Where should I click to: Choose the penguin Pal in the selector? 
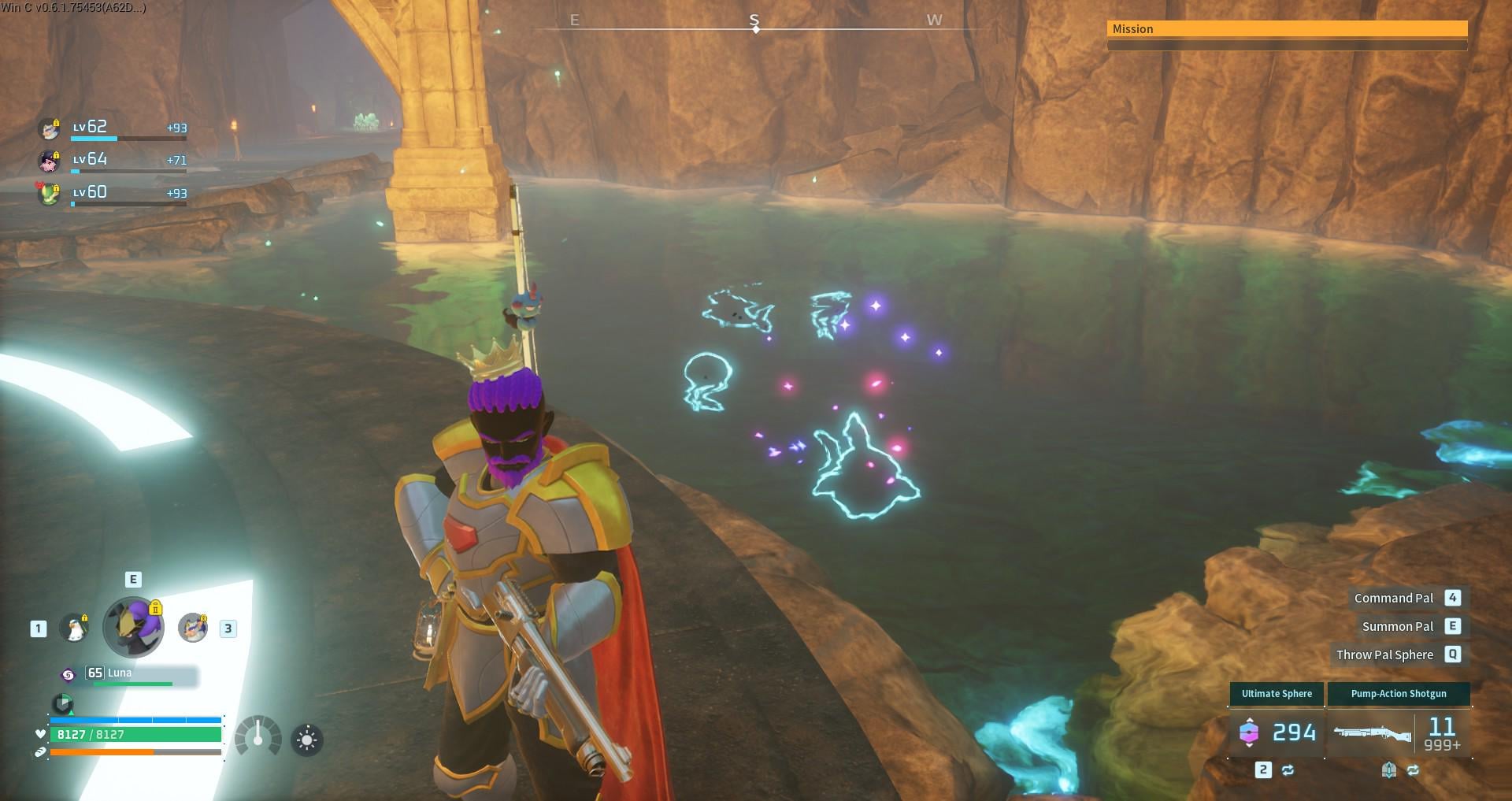(x=75, y=629)
